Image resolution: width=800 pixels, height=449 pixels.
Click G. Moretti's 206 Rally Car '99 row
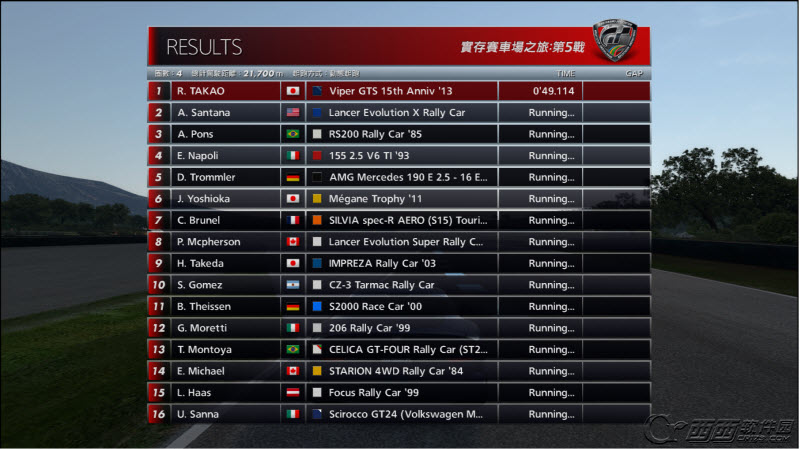click(398, 327)
